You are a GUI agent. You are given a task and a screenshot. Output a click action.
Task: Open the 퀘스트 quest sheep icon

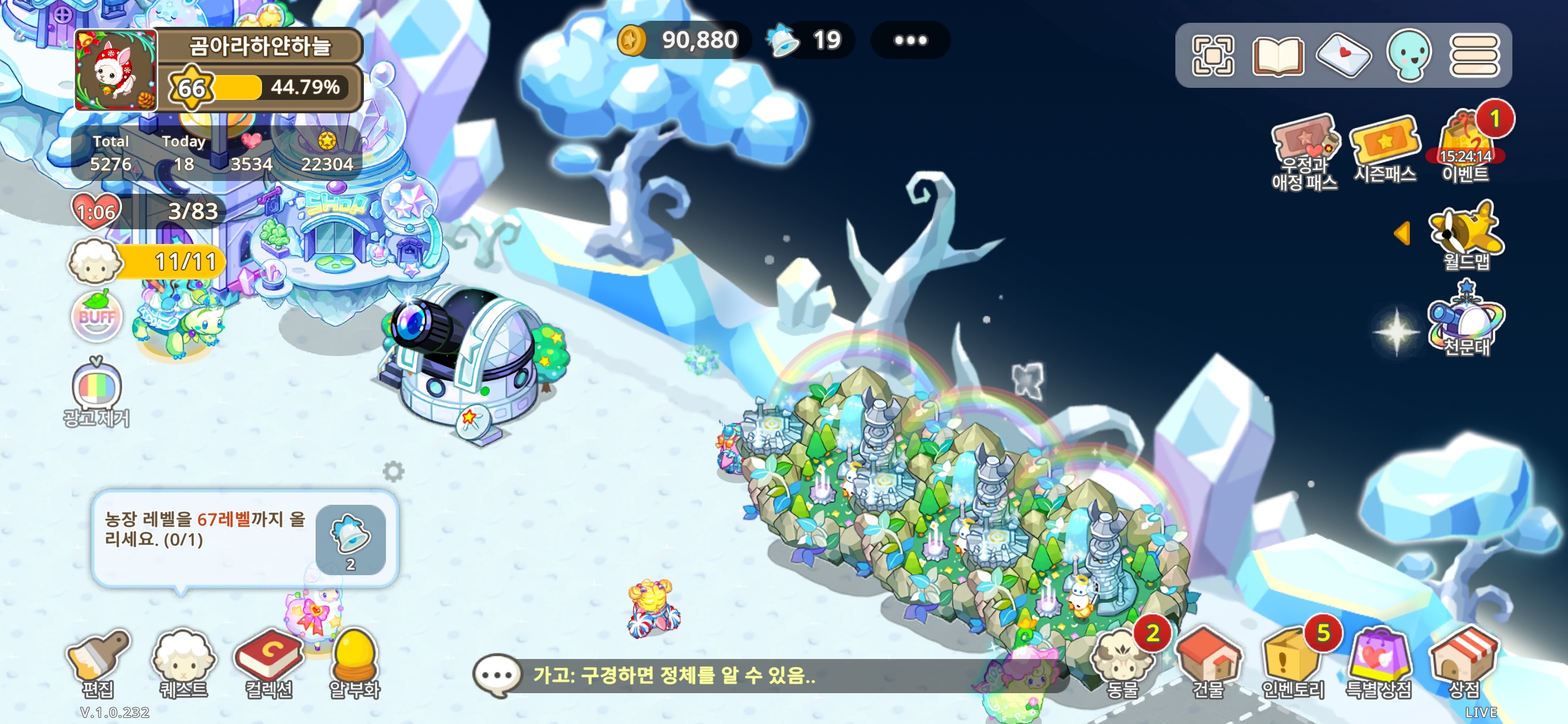tap(183, 660)
